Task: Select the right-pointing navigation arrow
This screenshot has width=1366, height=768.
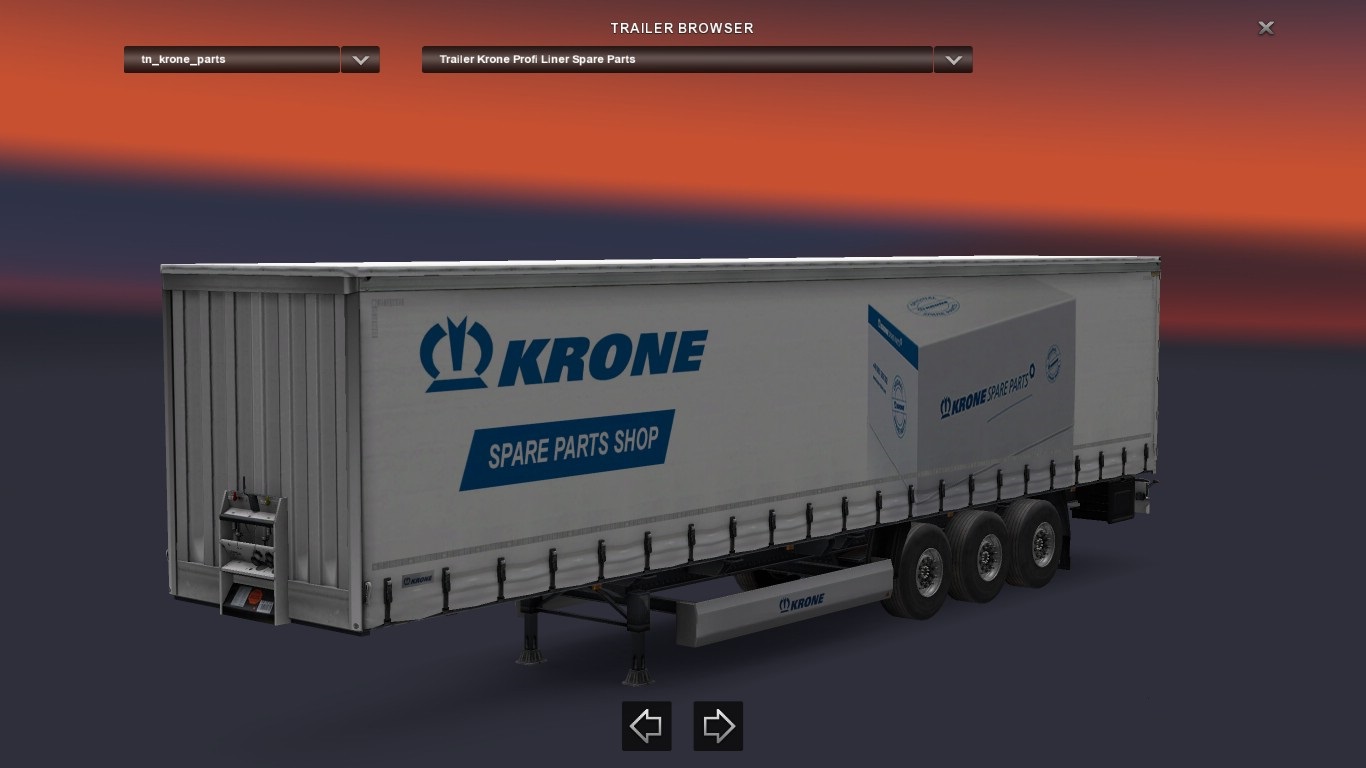Action: click(718, 725)
